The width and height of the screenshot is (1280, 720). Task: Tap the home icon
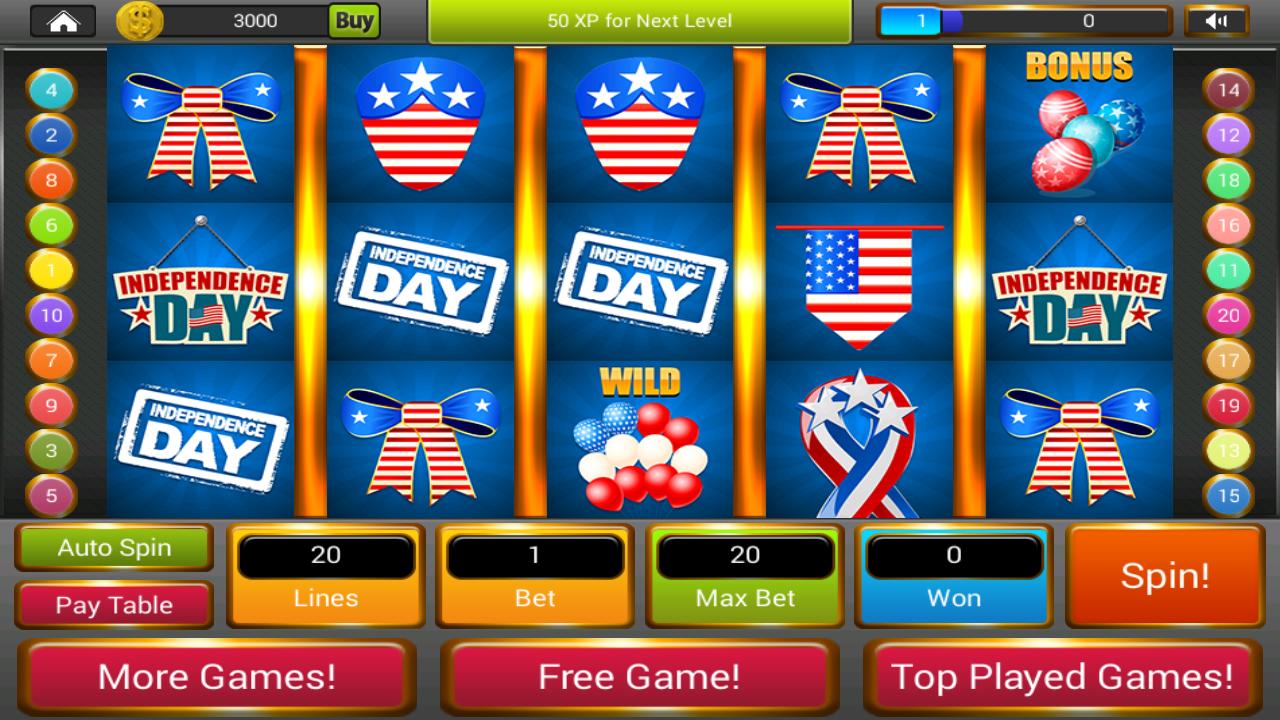(x=63, y=20)
